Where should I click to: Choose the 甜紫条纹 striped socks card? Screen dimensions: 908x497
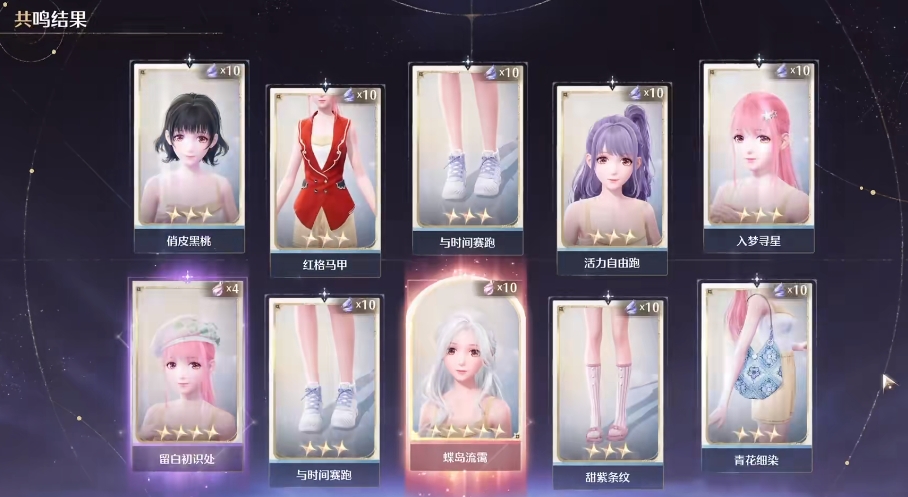click(610, 383)
